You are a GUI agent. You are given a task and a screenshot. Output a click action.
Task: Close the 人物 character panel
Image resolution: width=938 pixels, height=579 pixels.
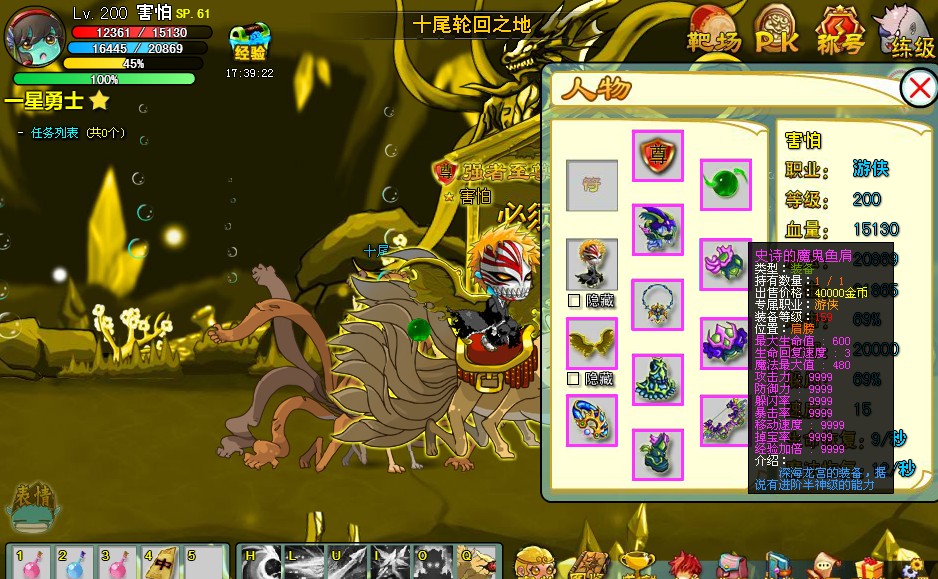tap(918, 89)
